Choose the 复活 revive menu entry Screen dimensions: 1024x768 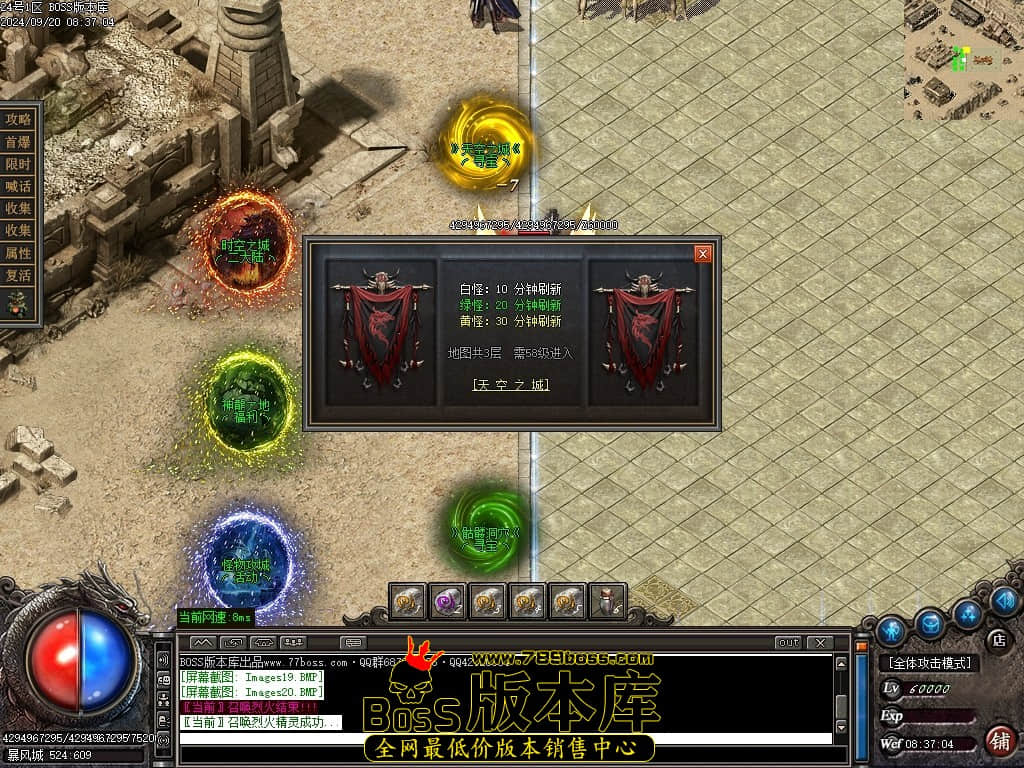(x=19, y=275)
